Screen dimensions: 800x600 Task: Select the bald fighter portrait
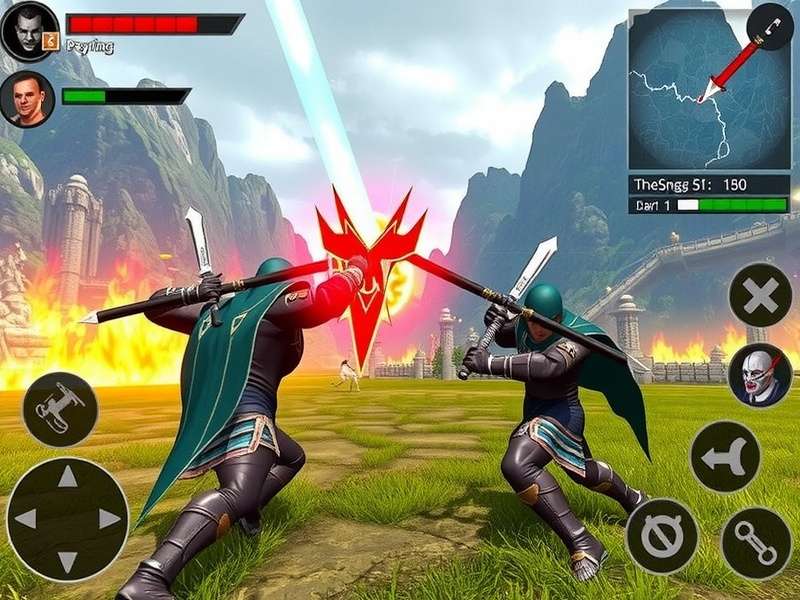(27, 97)
